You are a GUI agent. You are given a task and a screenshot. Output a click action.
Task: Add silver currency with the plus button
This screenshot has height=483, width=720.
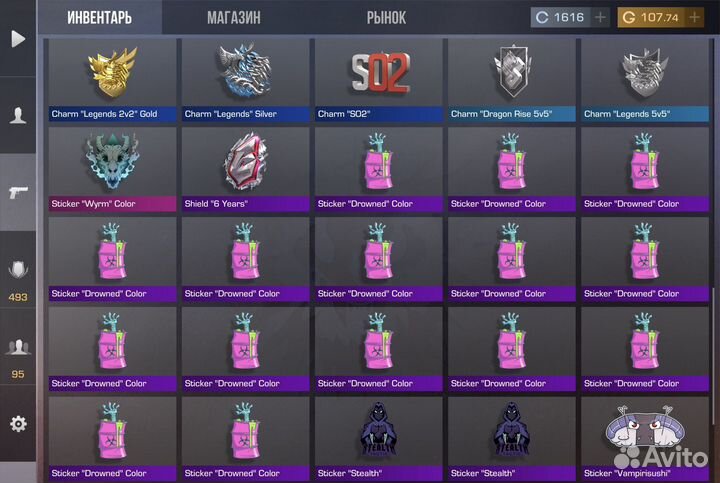[600, 17]
